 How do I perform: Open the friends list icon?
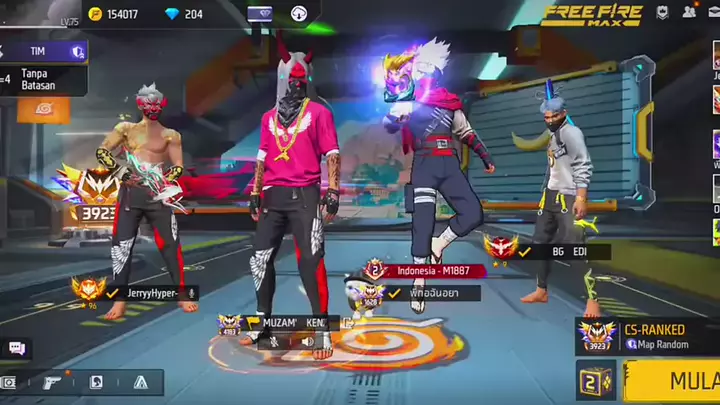[x=689, y=13]
